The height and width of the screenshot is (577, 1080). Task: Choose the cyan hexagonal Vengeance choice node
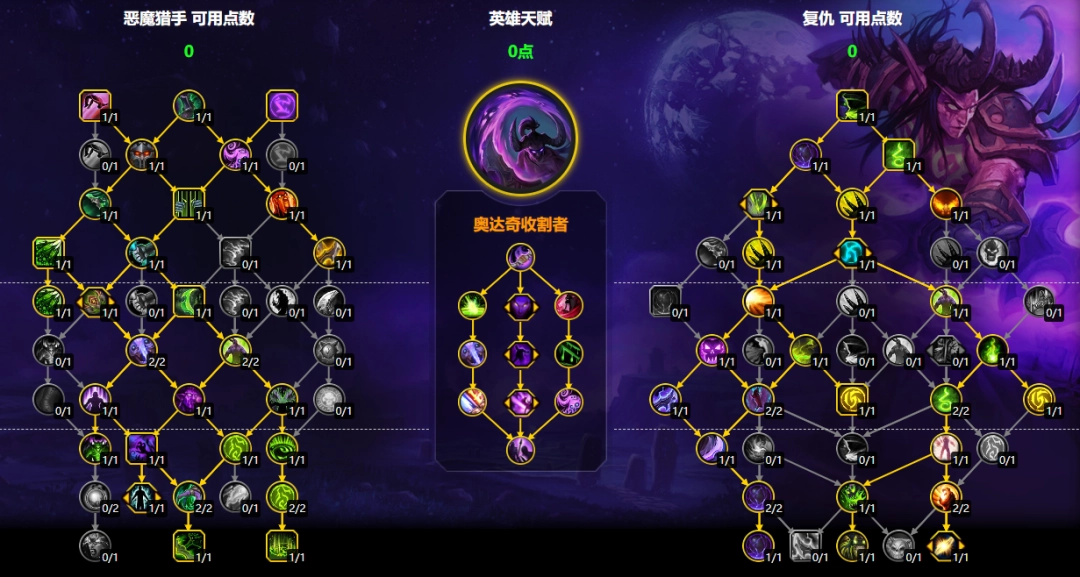(851, 252)
